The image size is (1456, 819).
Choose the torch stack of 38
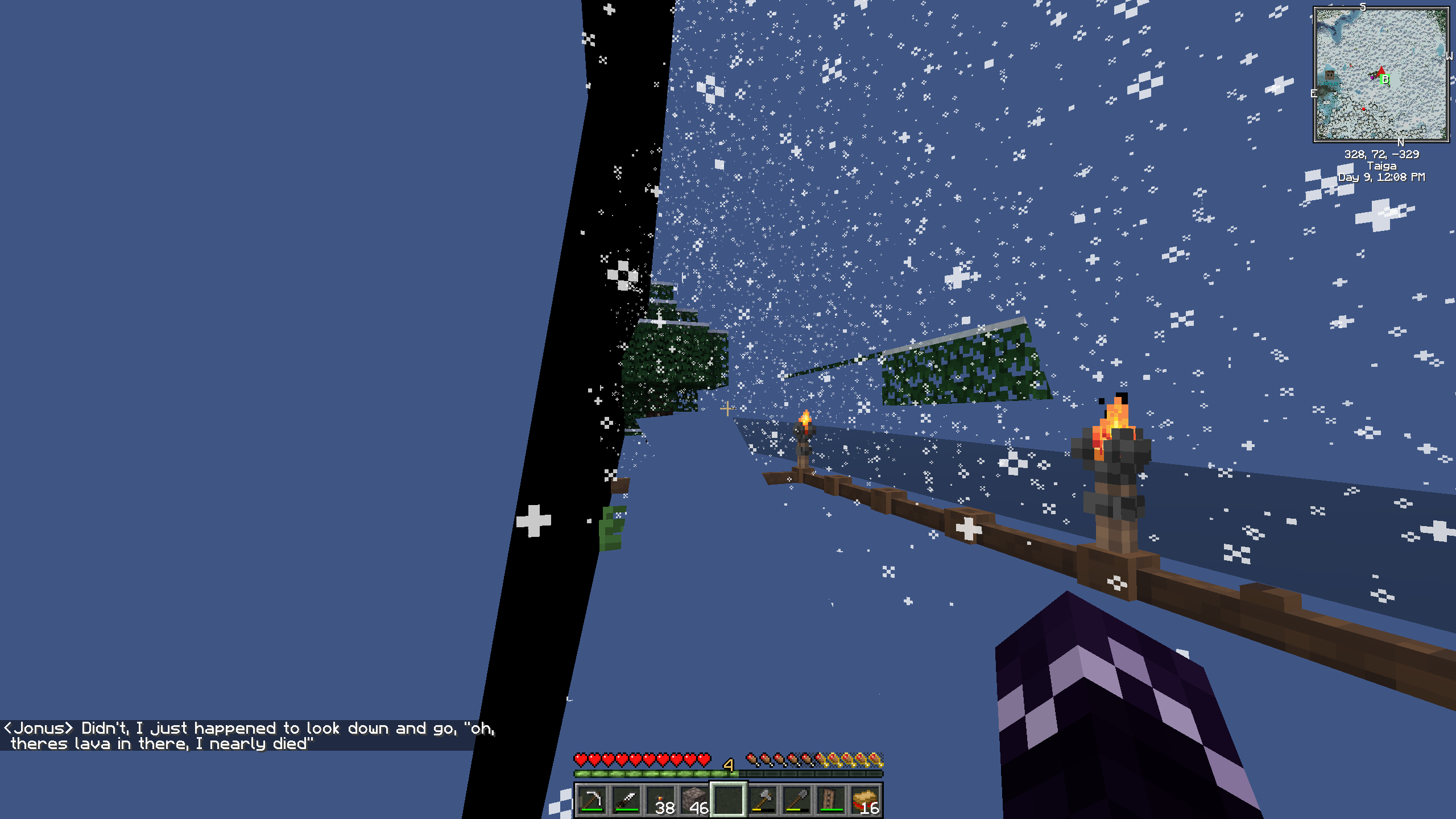[x=660, y=800]
